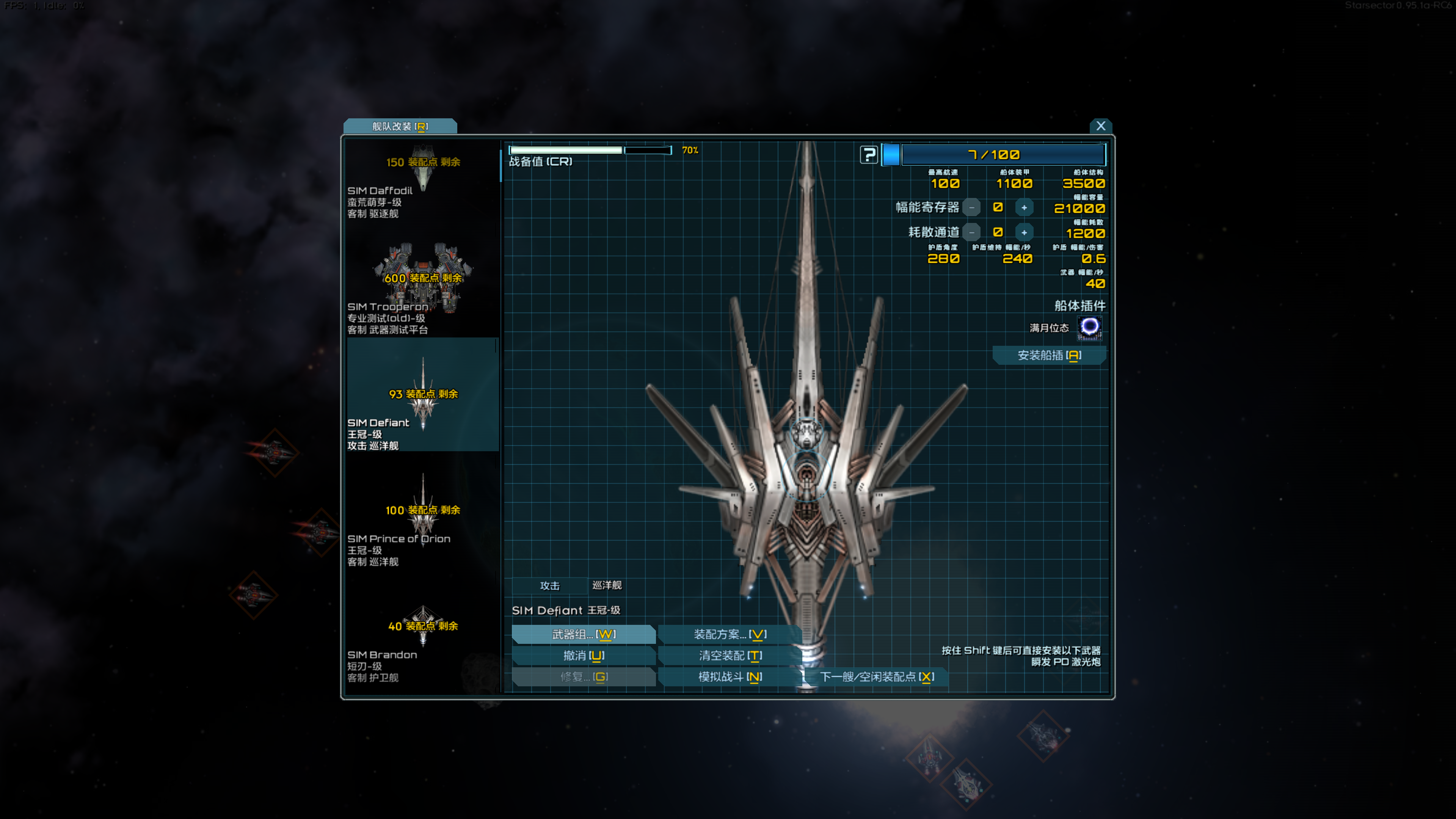Increase flux capacitors by one
This screenshot has height=819, width=1456.
[1024, 207]
